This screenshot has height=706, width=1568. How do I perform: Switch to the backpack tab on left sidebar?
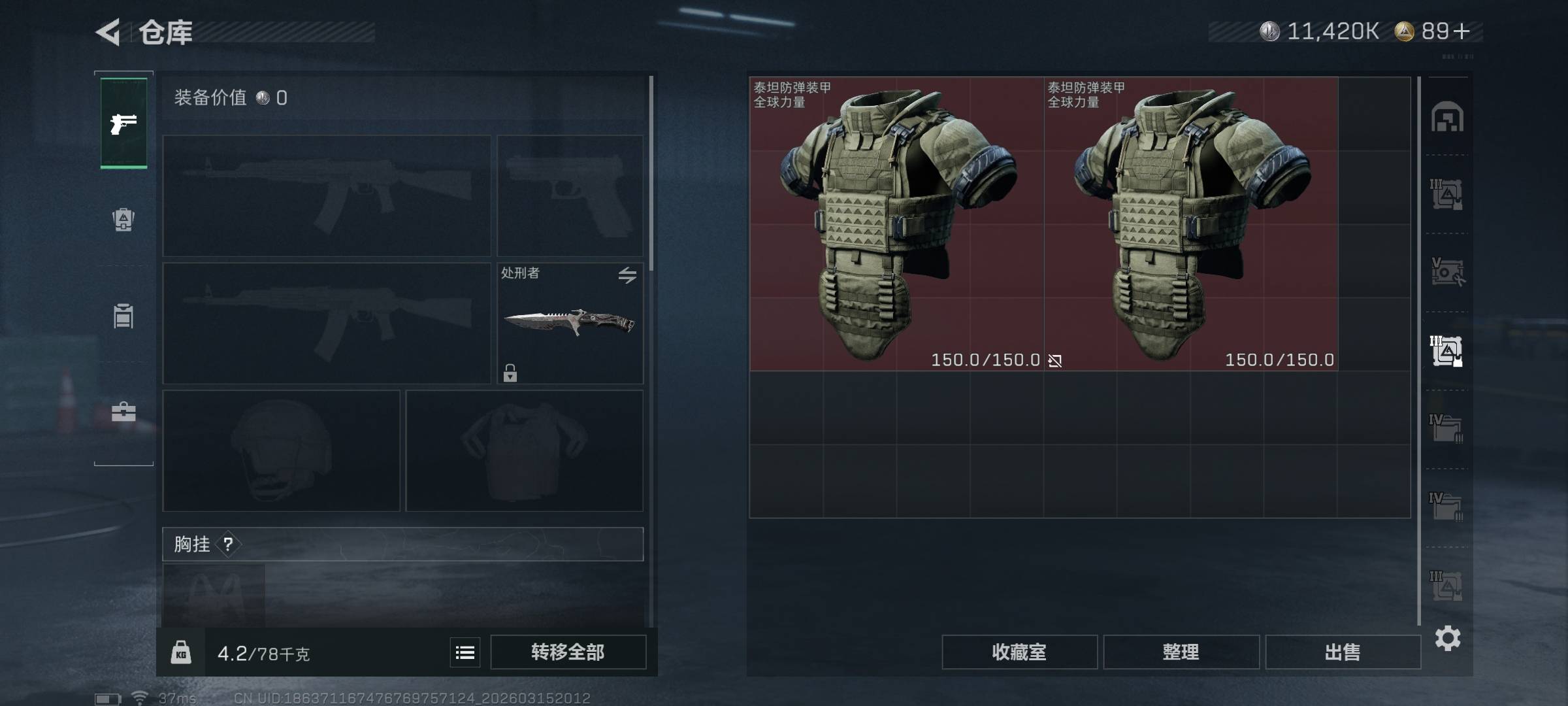coord(123,220)
